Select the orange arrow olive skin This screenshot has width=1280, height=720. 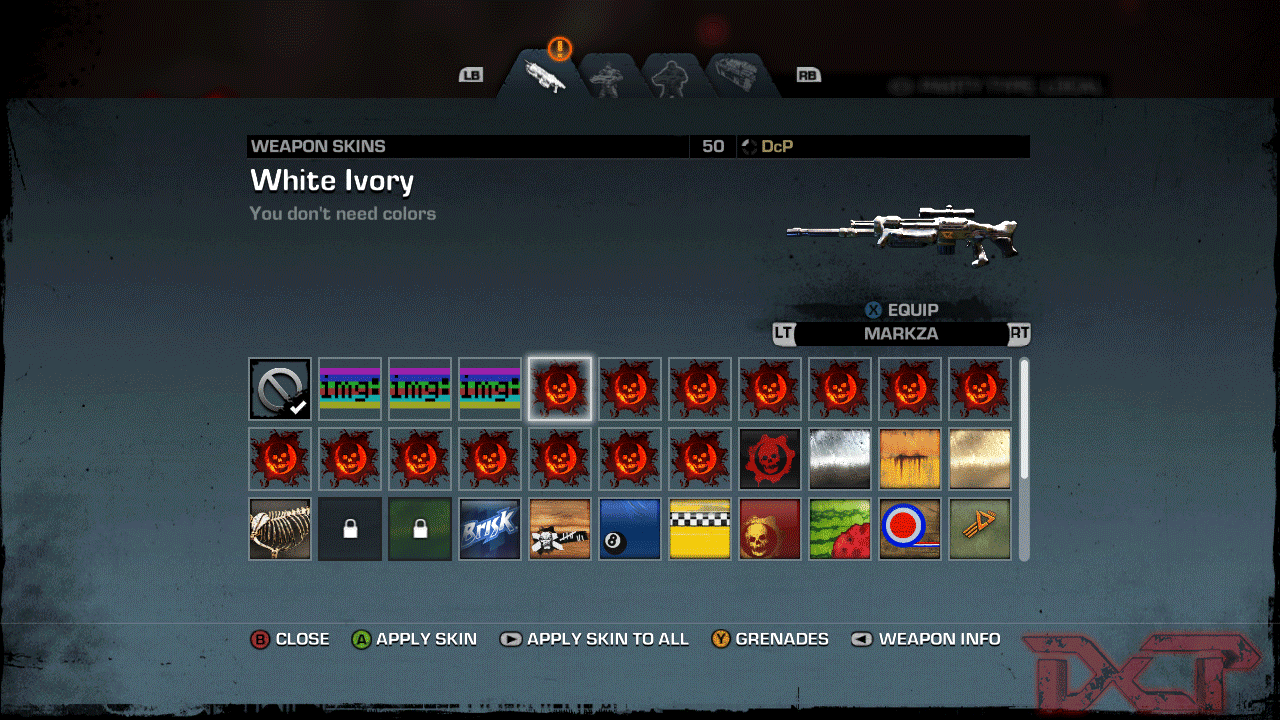(980, 529)
